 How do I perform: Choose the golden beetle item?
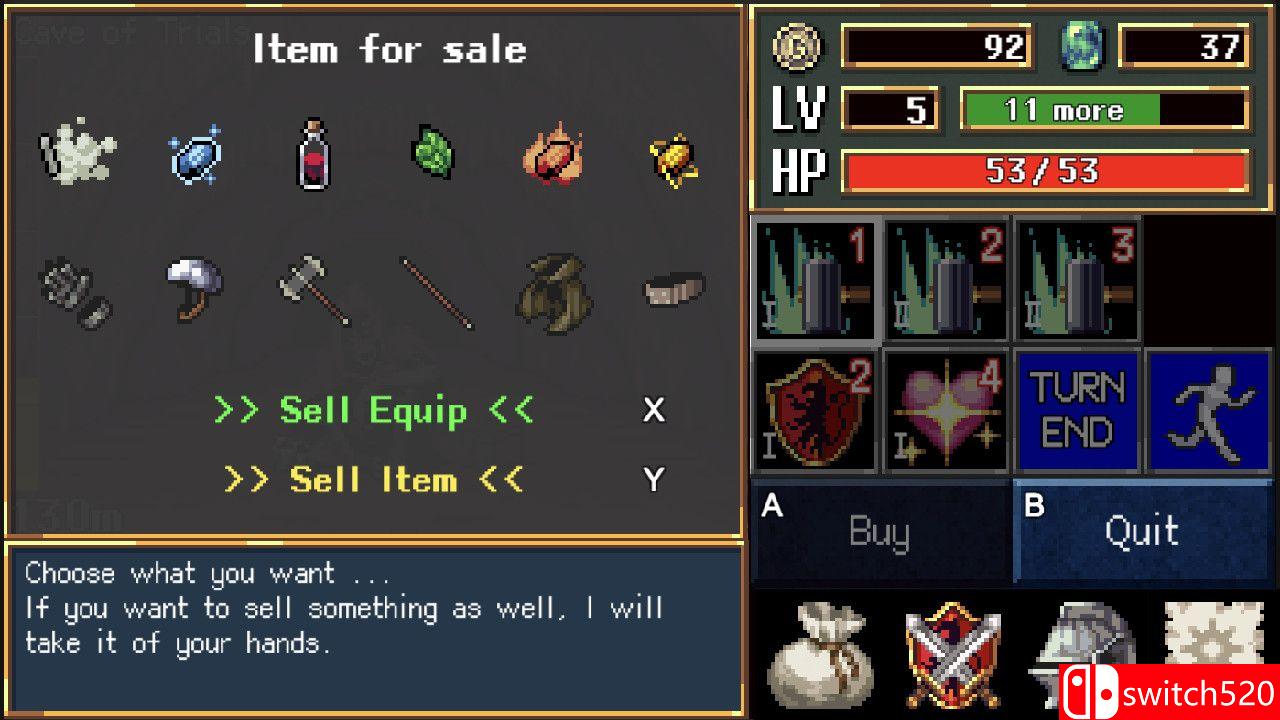pyautogui.click(x=673, y=158)
